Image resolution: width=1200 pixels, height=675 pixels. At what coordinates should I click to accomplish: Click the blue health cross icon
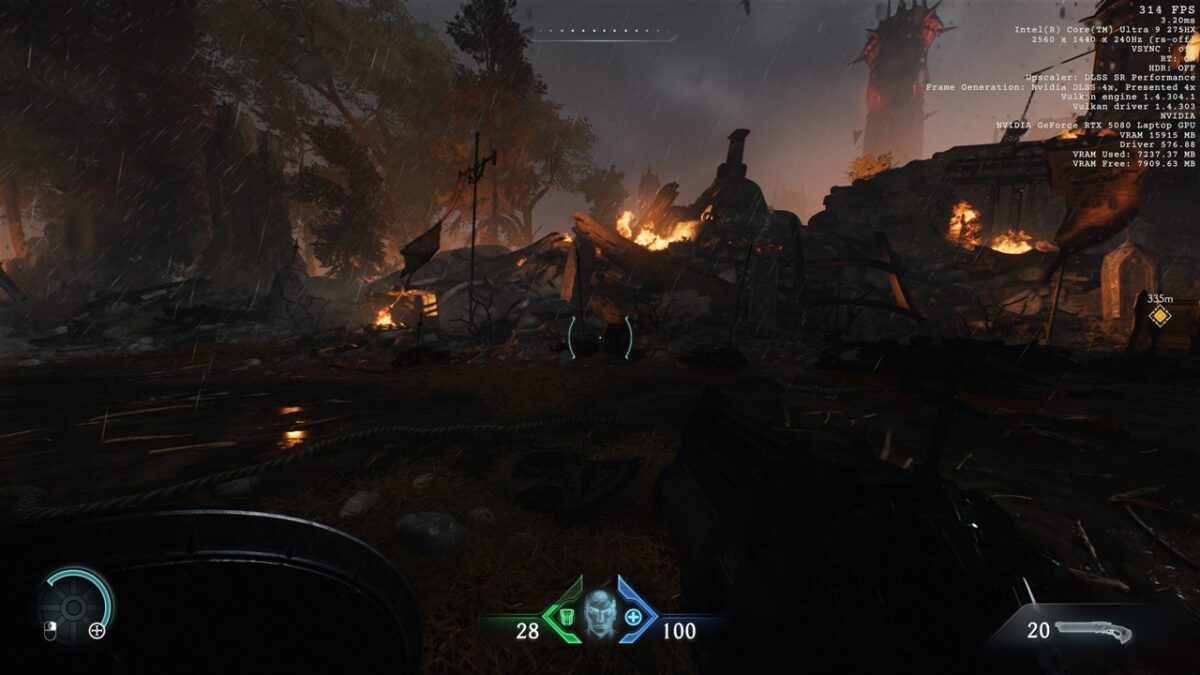click(633, 616)
